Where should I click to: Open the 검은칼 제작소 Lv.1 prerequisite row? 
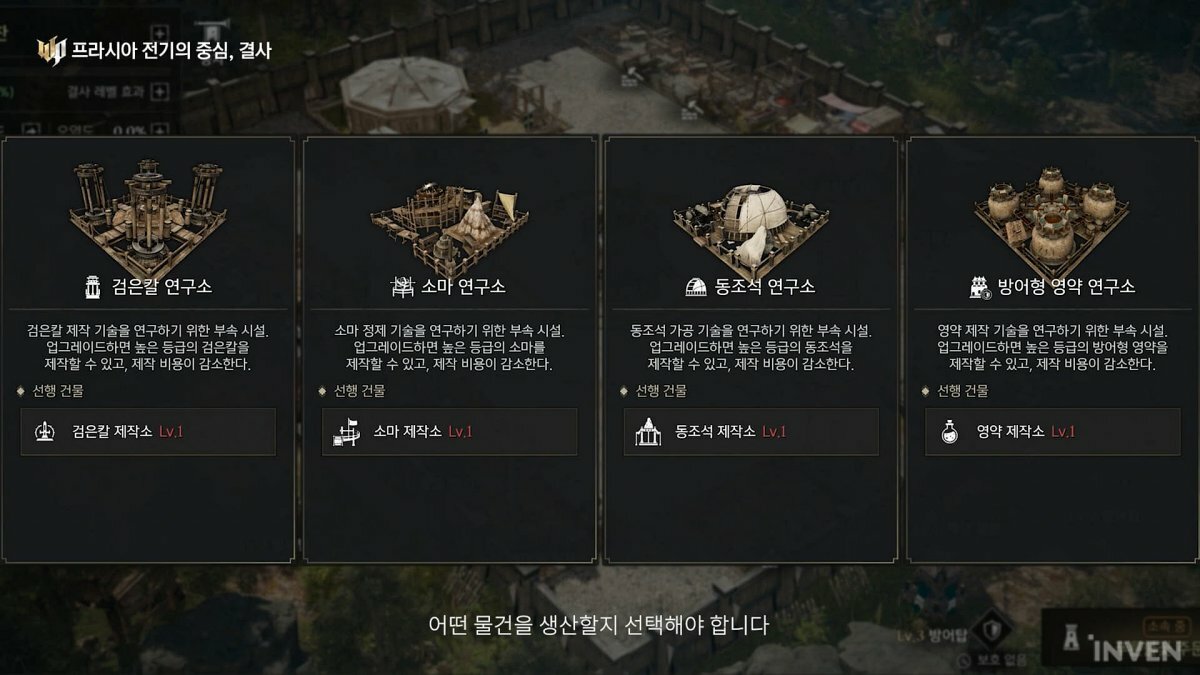click(148, 432)
